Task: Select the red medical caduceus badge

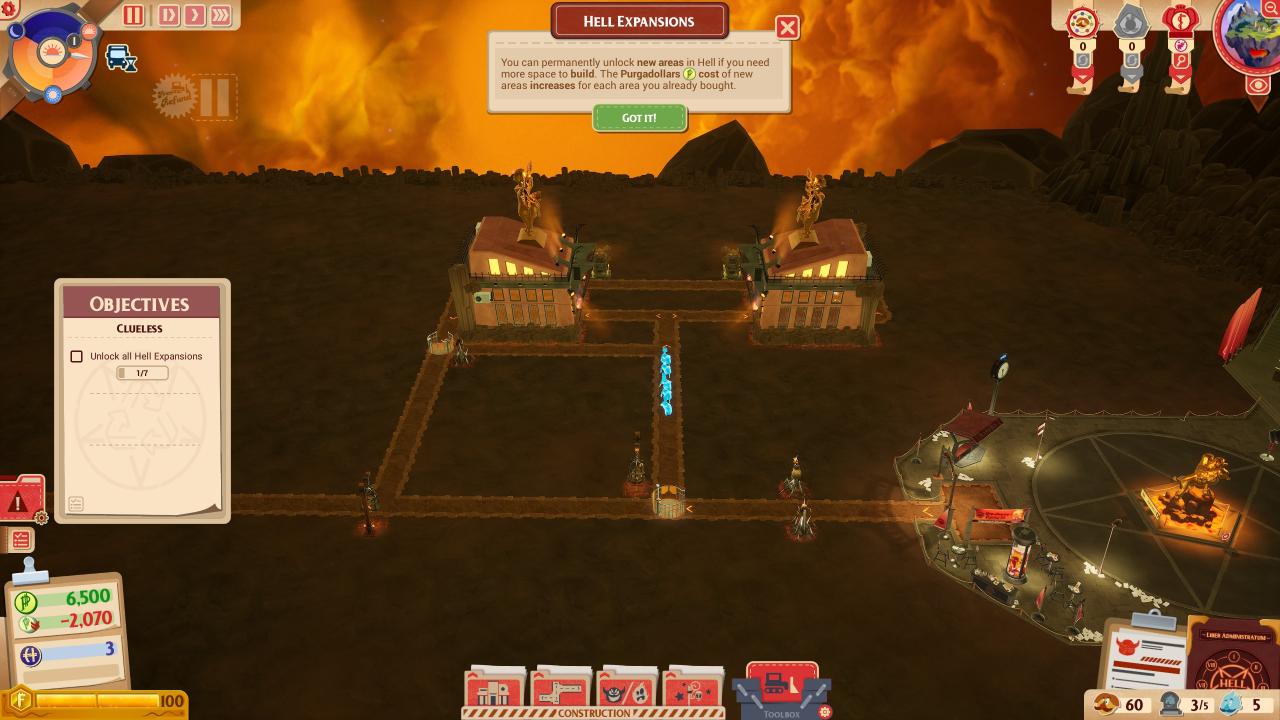Action: click(x=1180, y=20)
